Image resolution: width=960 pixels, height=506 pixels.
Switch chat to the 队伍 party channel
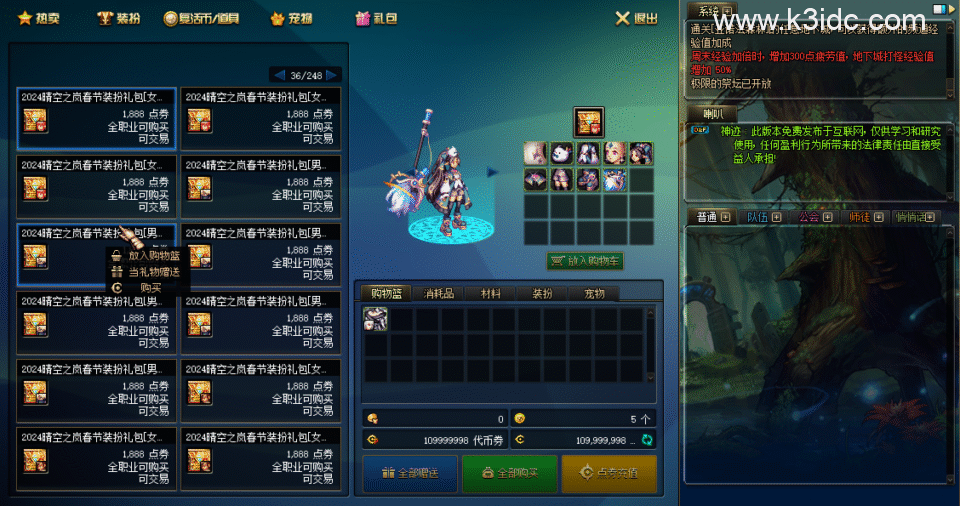click(760, 216)
